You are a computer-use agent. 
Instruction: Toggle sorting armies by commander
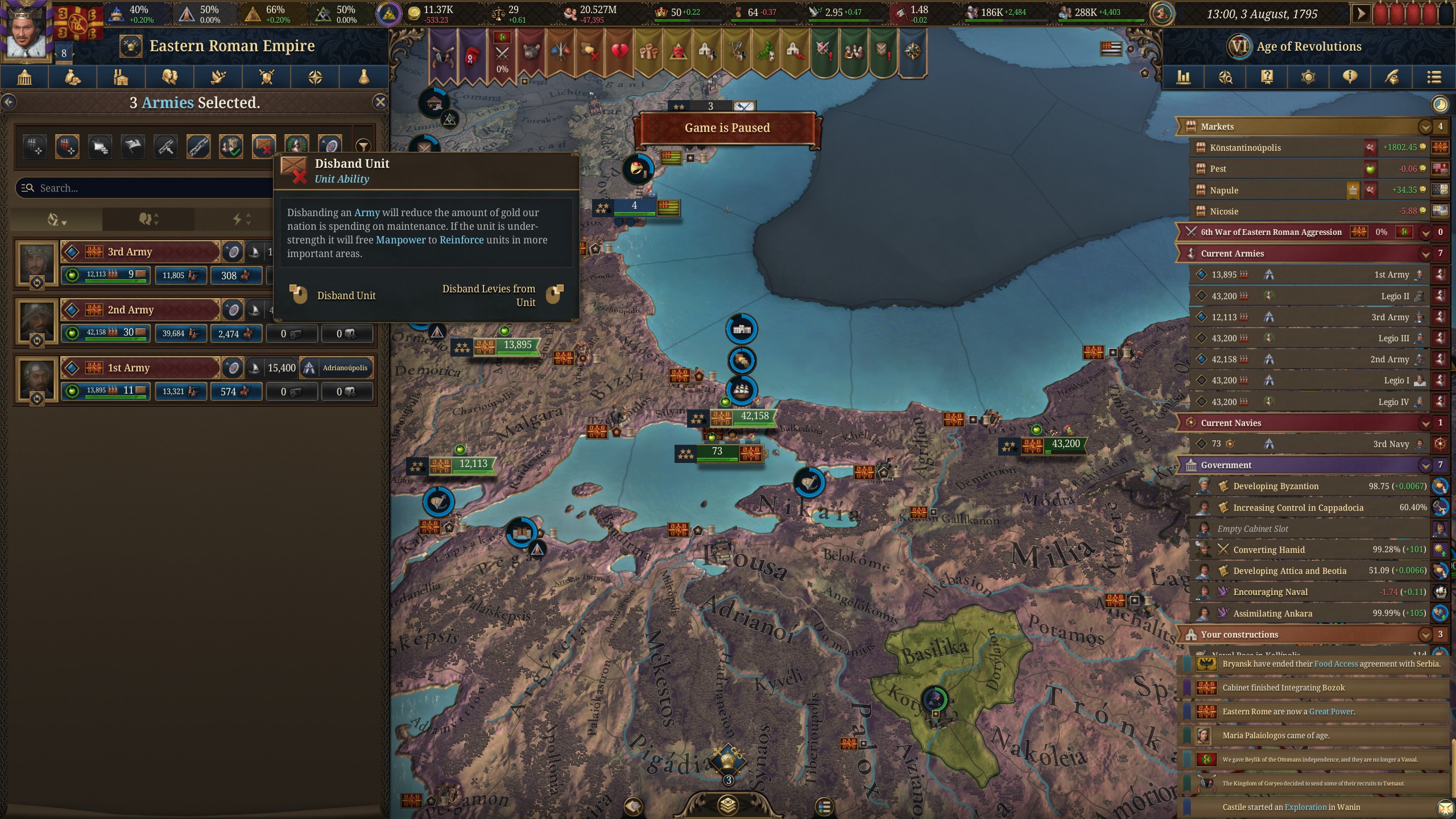[148, 219]
